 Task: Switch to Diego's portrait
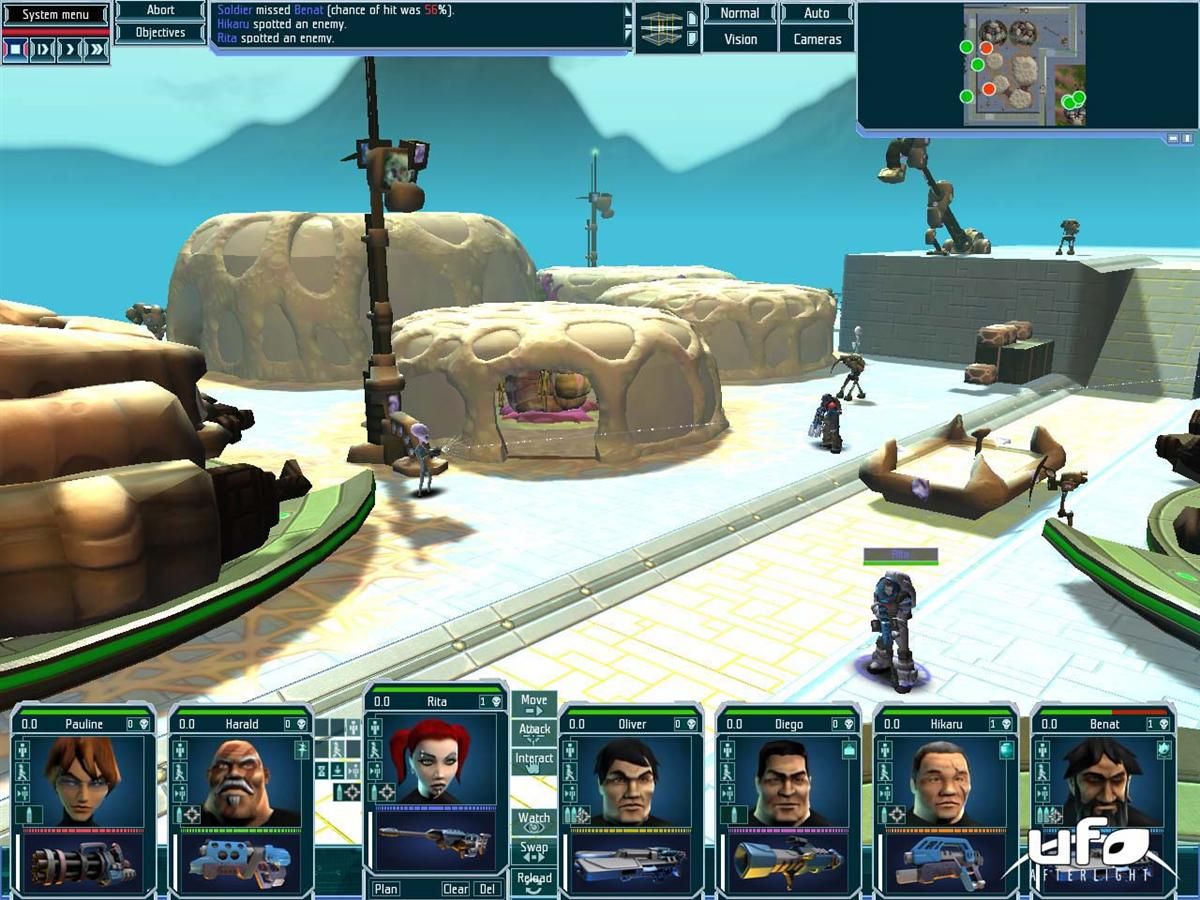click(787, 782)
